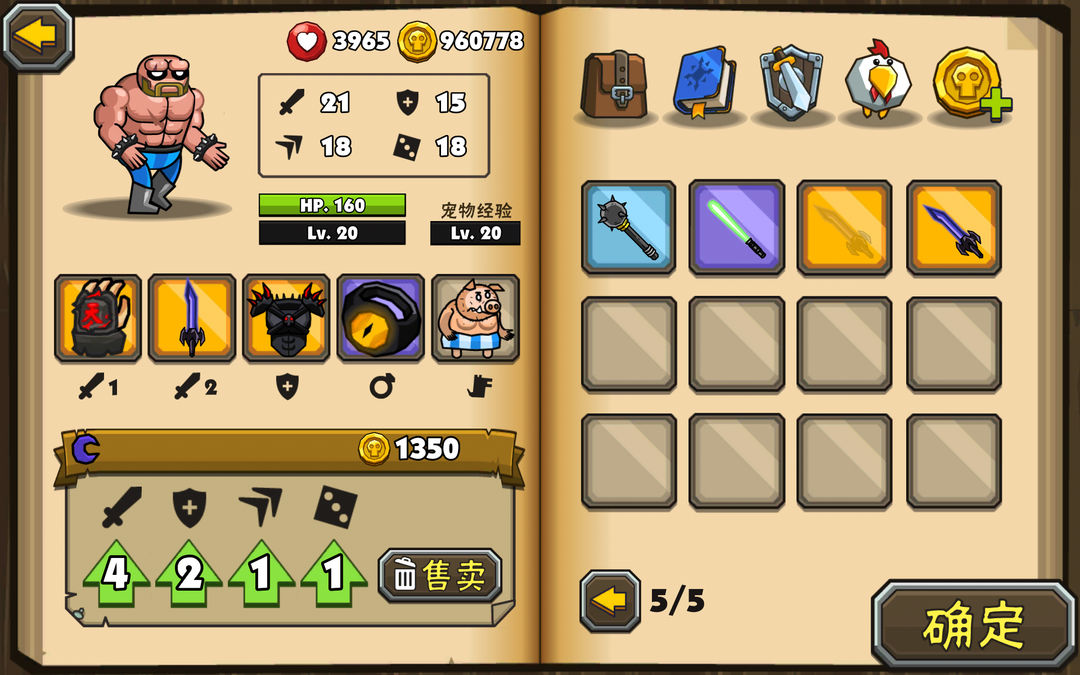Sell the item with the 售卖 button
This screenshot has width=1080, height=675.
(440, 575)
